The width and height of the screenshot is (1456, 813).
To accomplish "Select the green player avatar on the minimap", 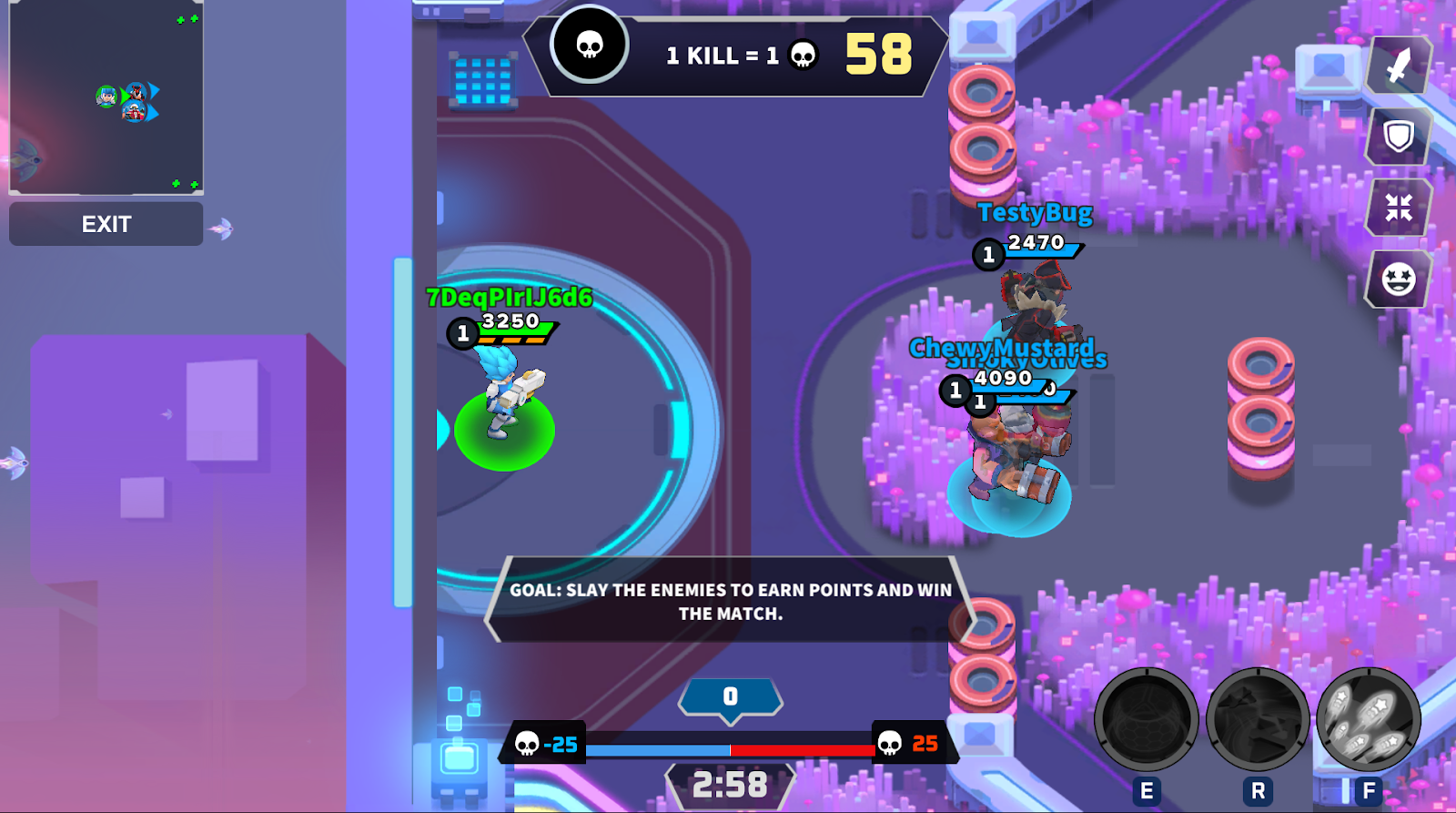I will (106, 96).
